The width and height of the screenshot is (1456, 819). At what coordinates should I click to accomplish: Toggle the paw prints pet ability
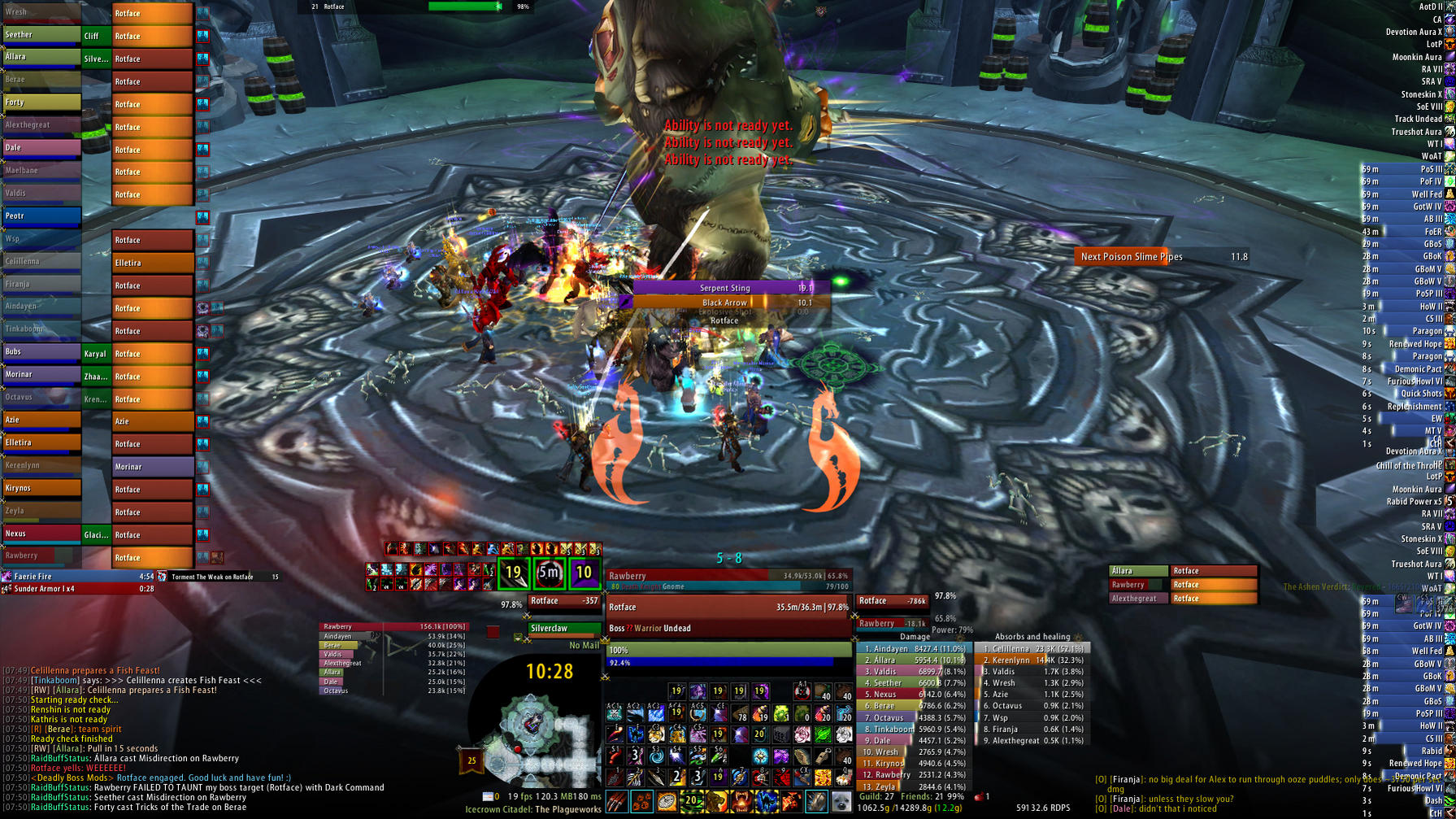point(642,801)
